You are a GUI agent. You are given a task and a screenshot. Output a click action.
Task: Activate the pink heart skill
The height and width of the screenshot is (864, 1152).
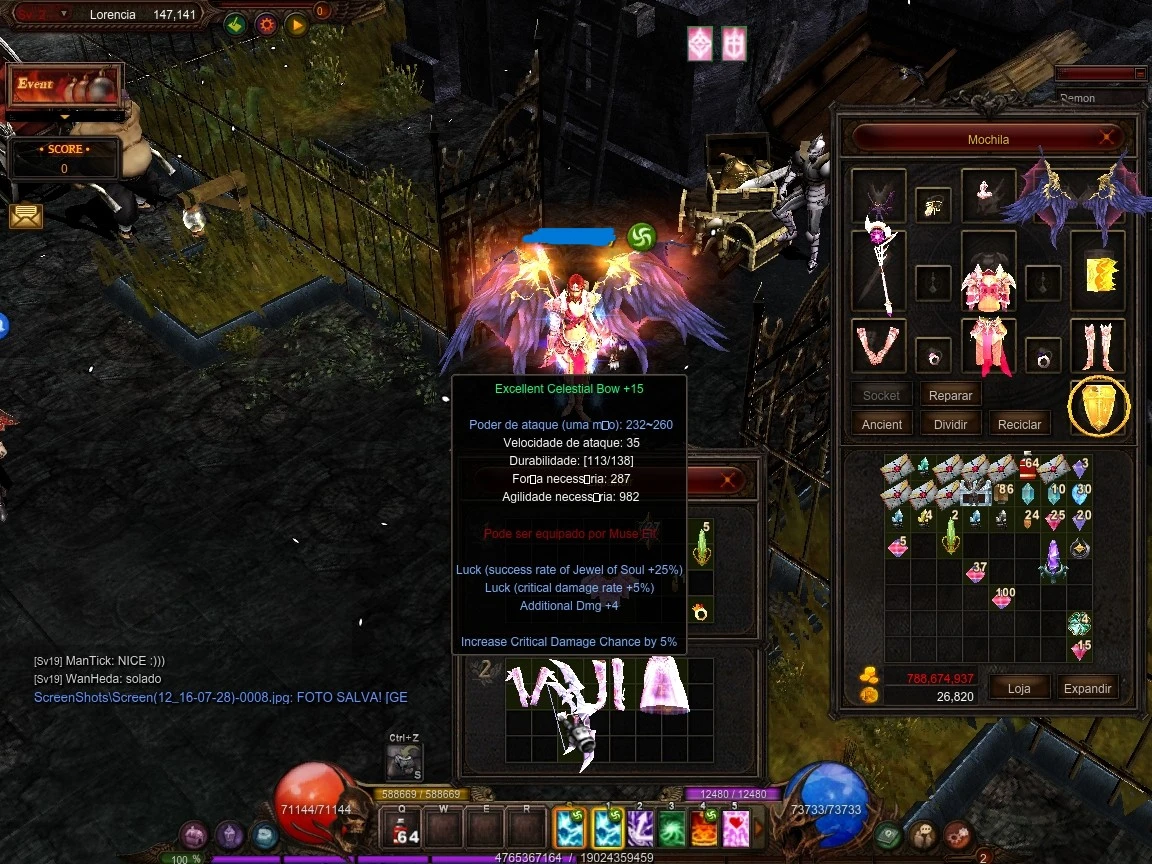pyautogui.click(x=736, y=828)
